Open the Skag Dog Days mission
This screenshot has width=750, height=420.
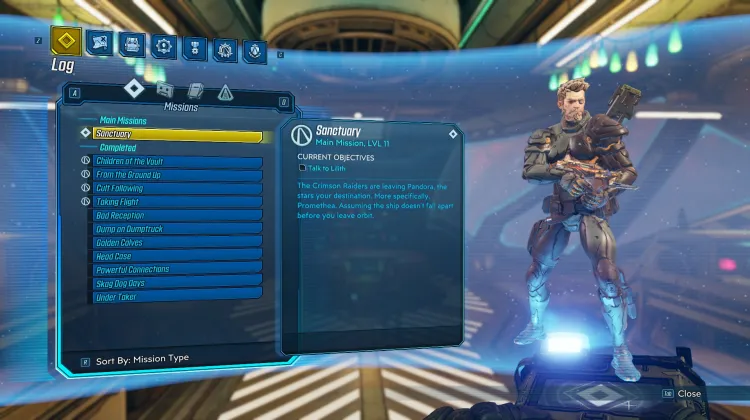[176, 283]
